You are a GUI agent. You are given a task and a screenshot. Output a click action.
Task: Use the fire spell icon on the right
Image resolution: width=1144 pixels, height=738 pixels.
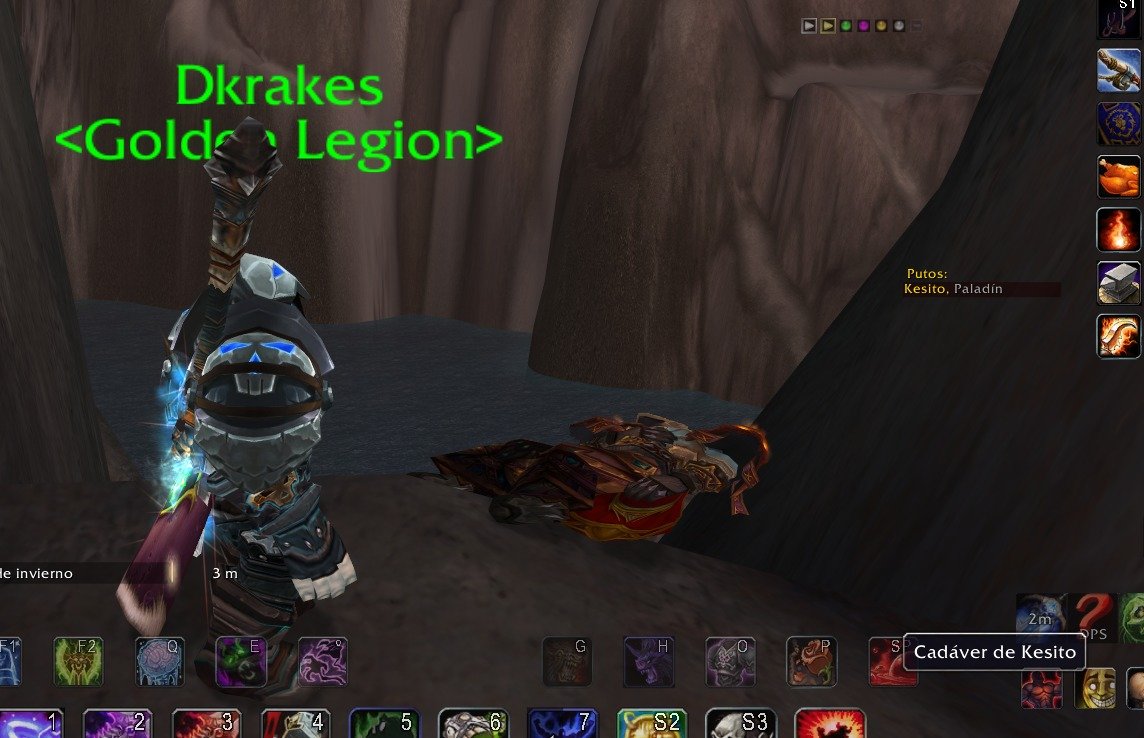point(1119,230)
